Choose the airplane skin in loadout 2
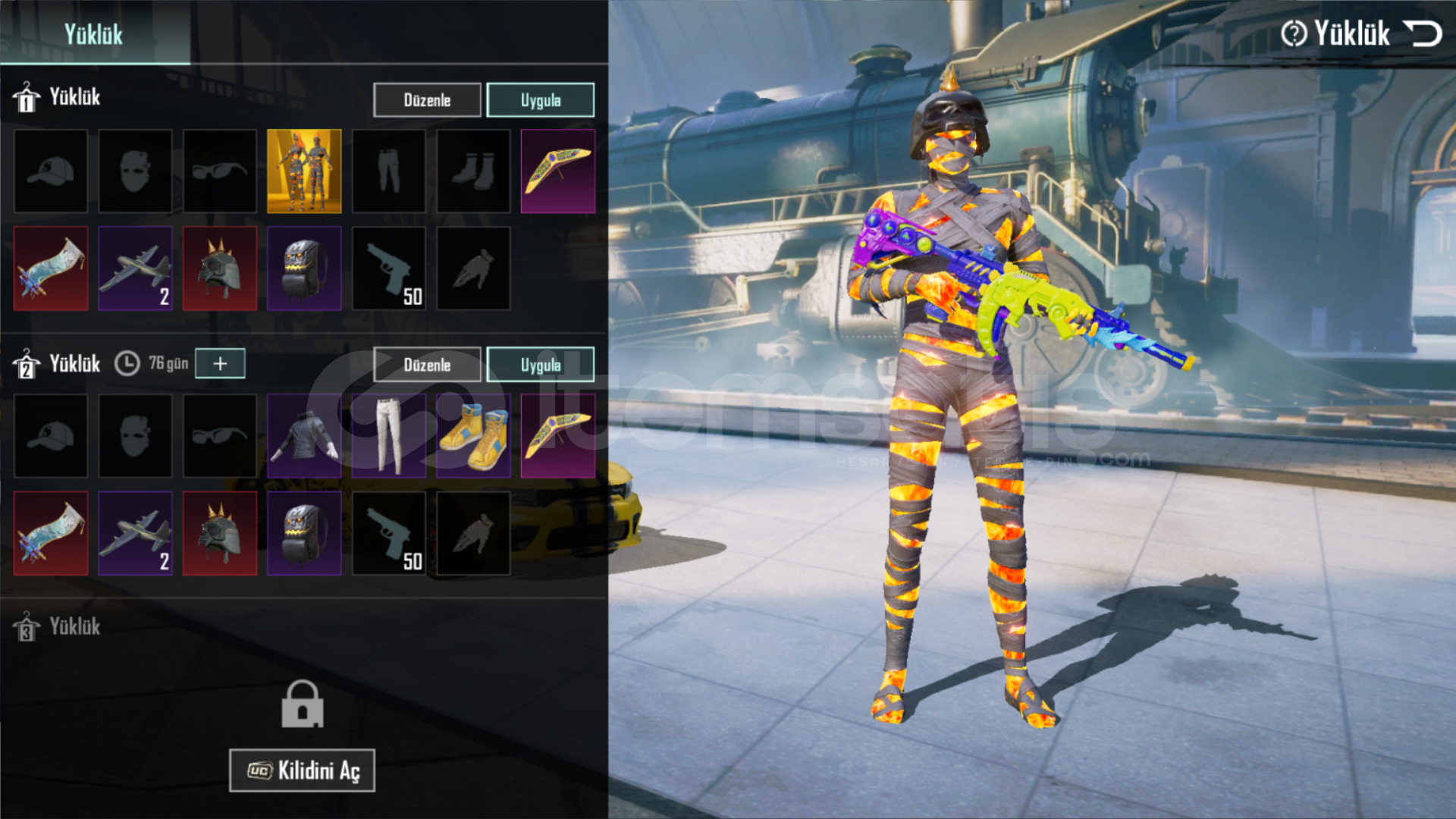 pos(135,533)
